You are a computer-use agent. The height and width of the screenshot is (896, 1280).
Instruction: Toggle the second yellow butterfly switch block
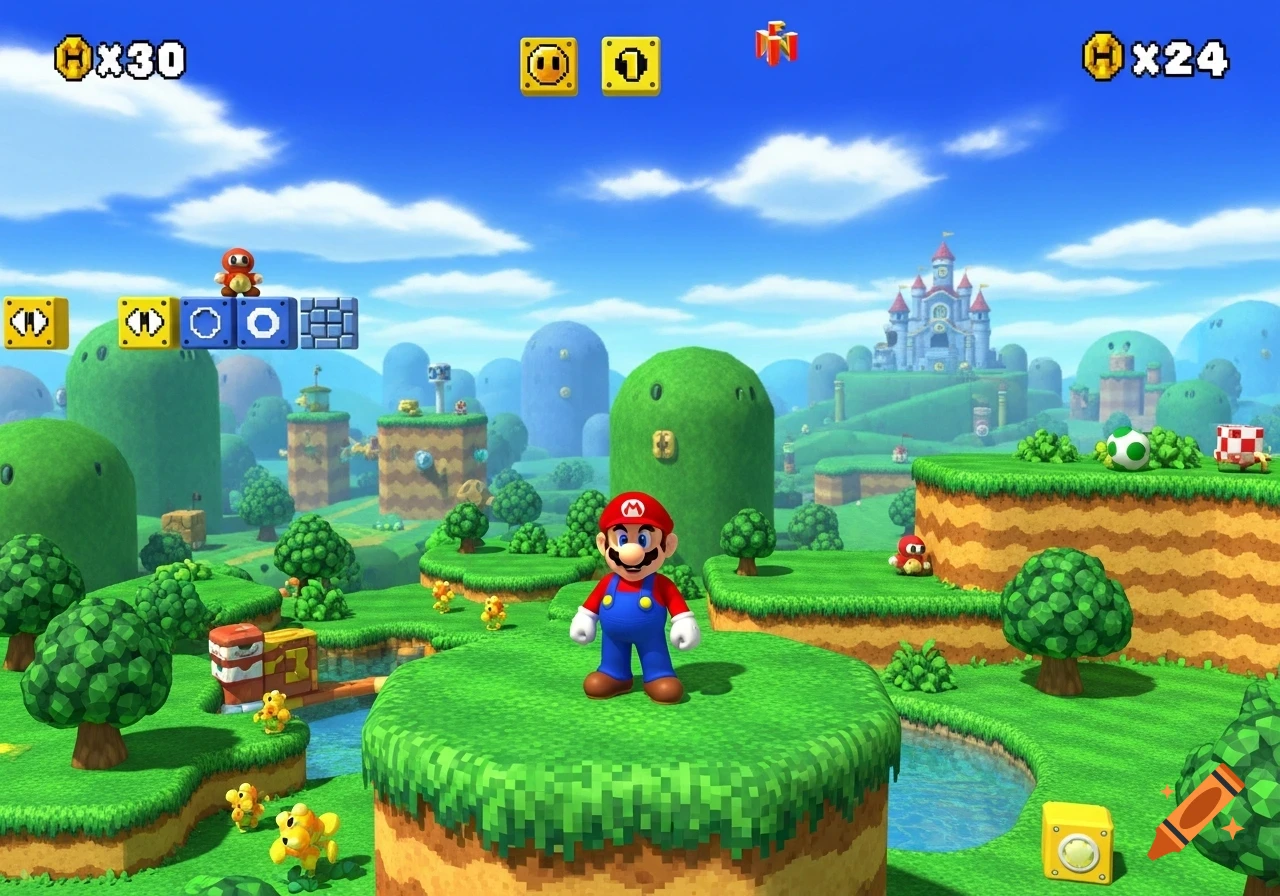pyautogui.click(x=146, y=321)
